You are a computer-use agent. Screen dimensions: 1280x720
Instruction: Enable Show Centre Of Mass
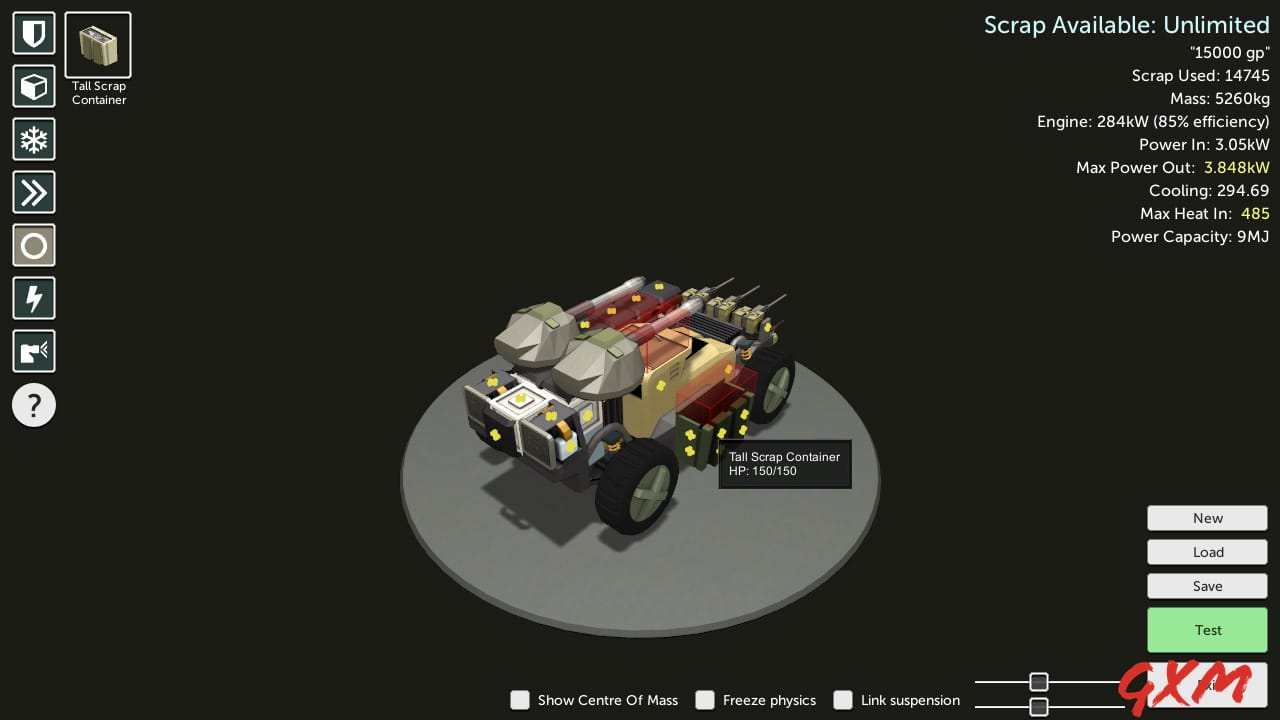520,700
